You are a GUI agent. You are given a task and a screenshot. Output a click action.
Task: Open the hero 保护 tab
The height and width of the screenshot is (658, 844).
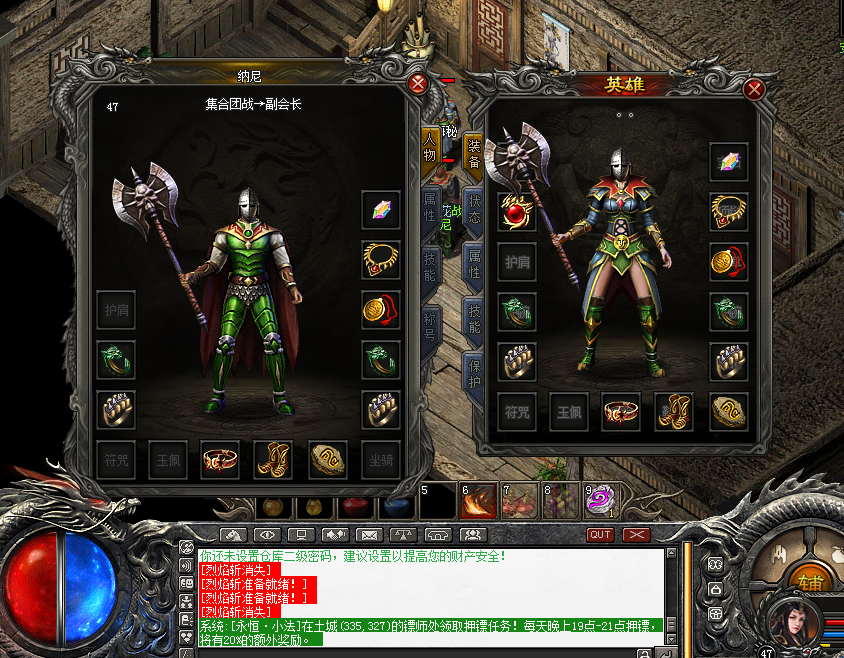pyautogui.click(x=473, y=370)
